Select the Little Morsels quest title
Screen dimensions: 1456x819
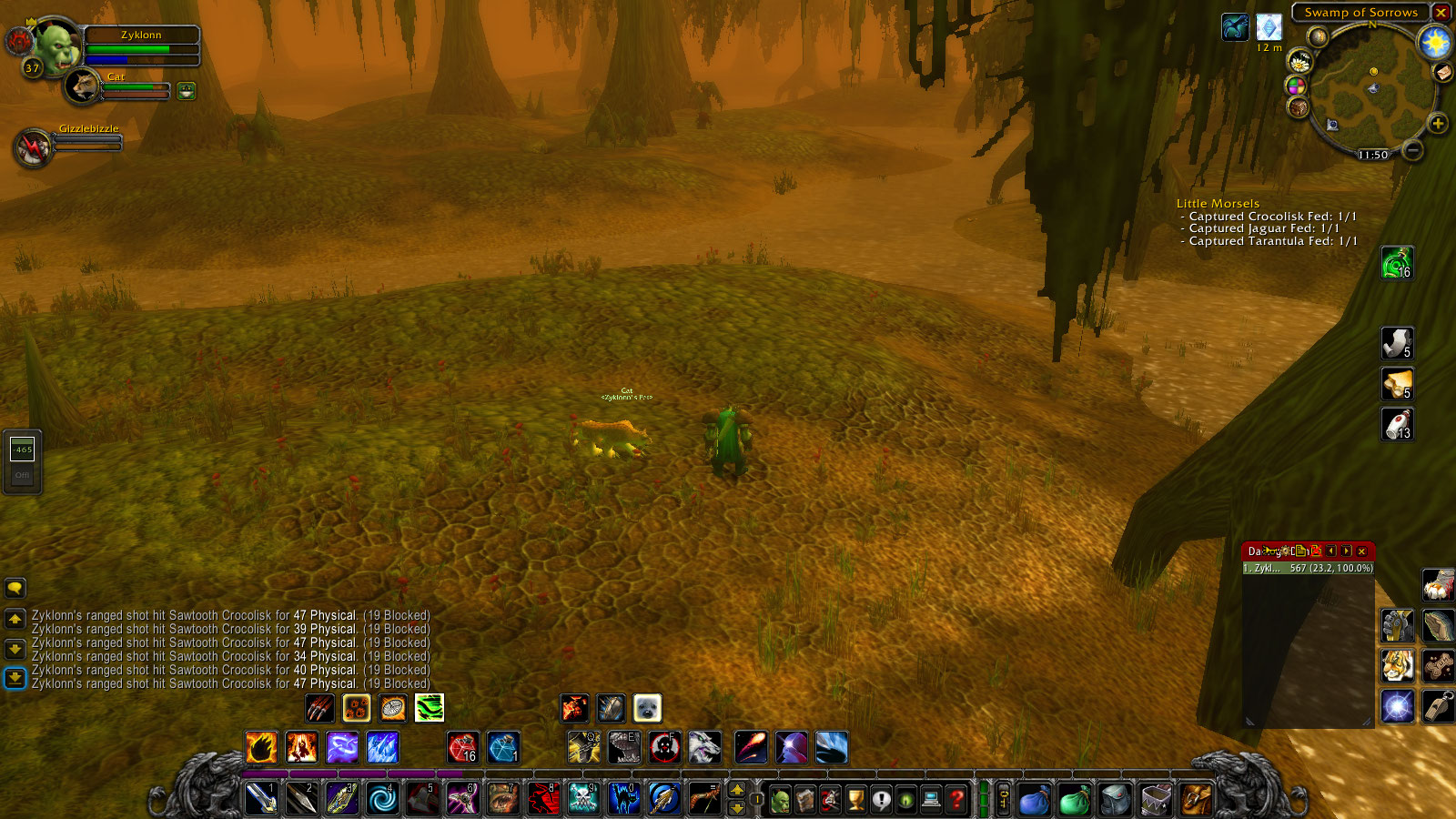(1218, 203)
